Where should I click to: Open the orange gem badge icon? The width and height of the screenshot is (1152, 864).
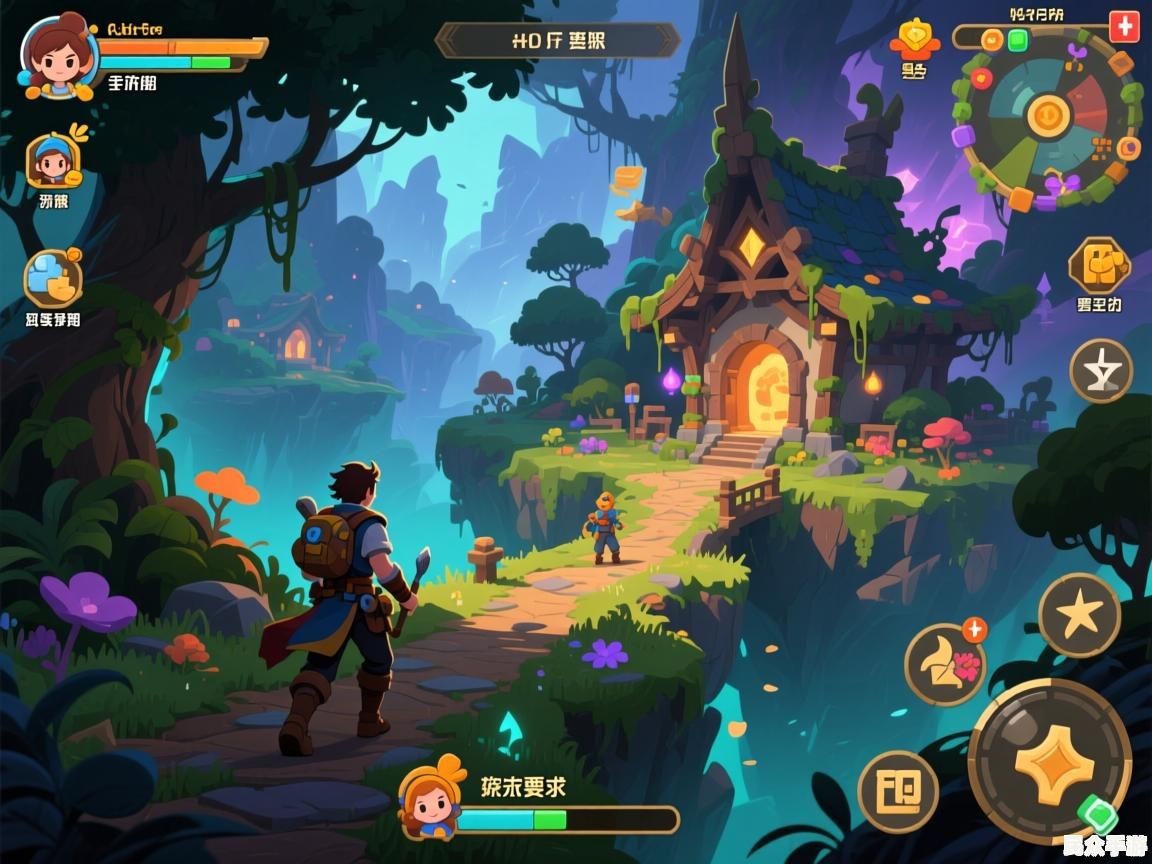(914, 40)
